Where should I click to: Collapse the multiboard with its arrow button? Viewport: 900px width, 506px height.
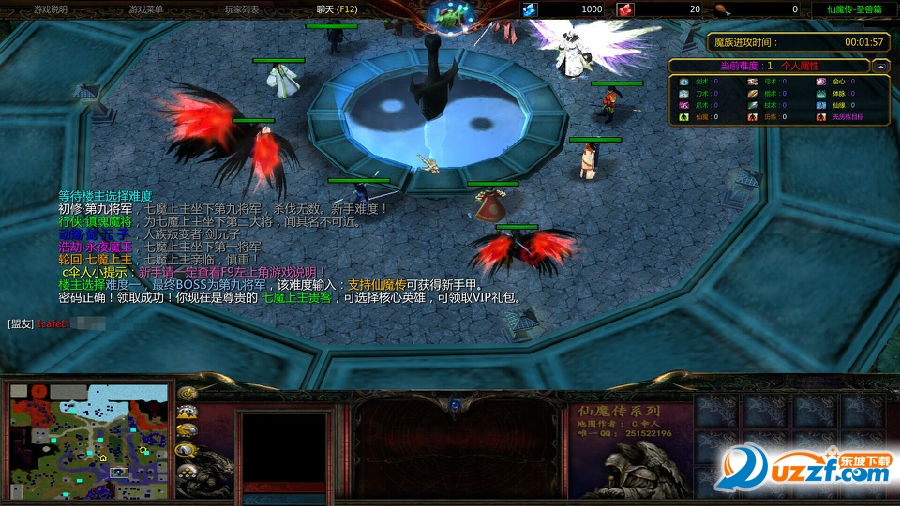[x=881, y=65]
